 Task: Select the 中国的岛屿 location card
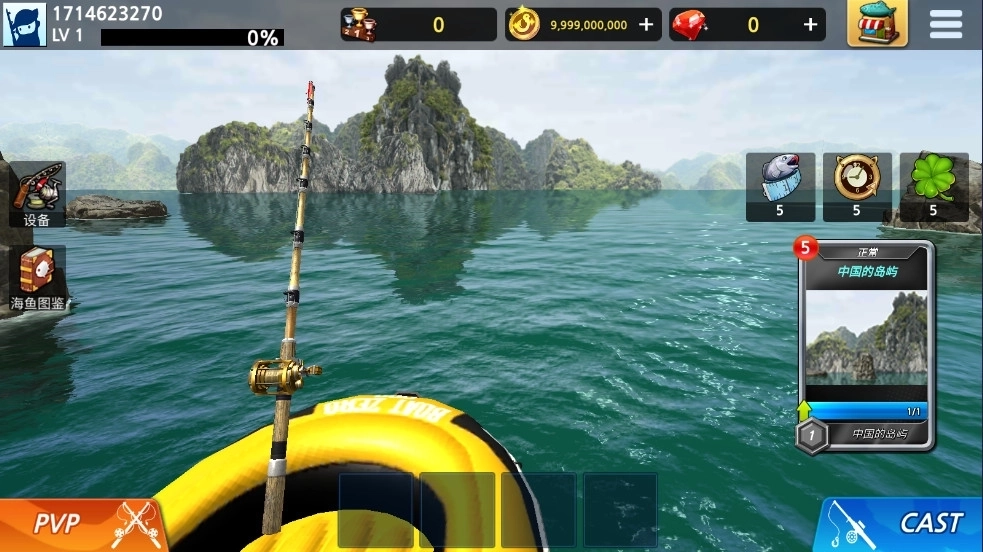coord(867,345)
